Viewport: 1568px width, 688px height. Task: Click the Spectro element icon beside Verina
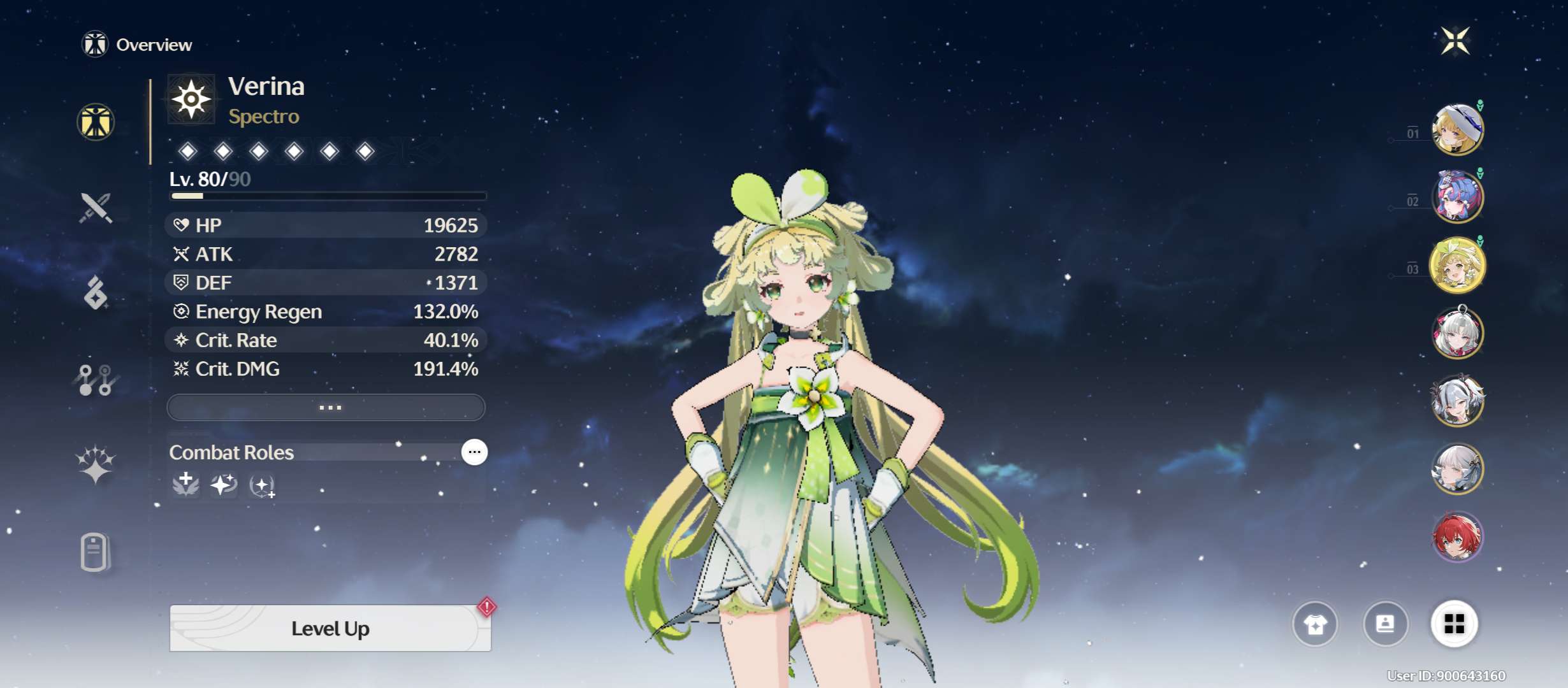pos(191,99)
